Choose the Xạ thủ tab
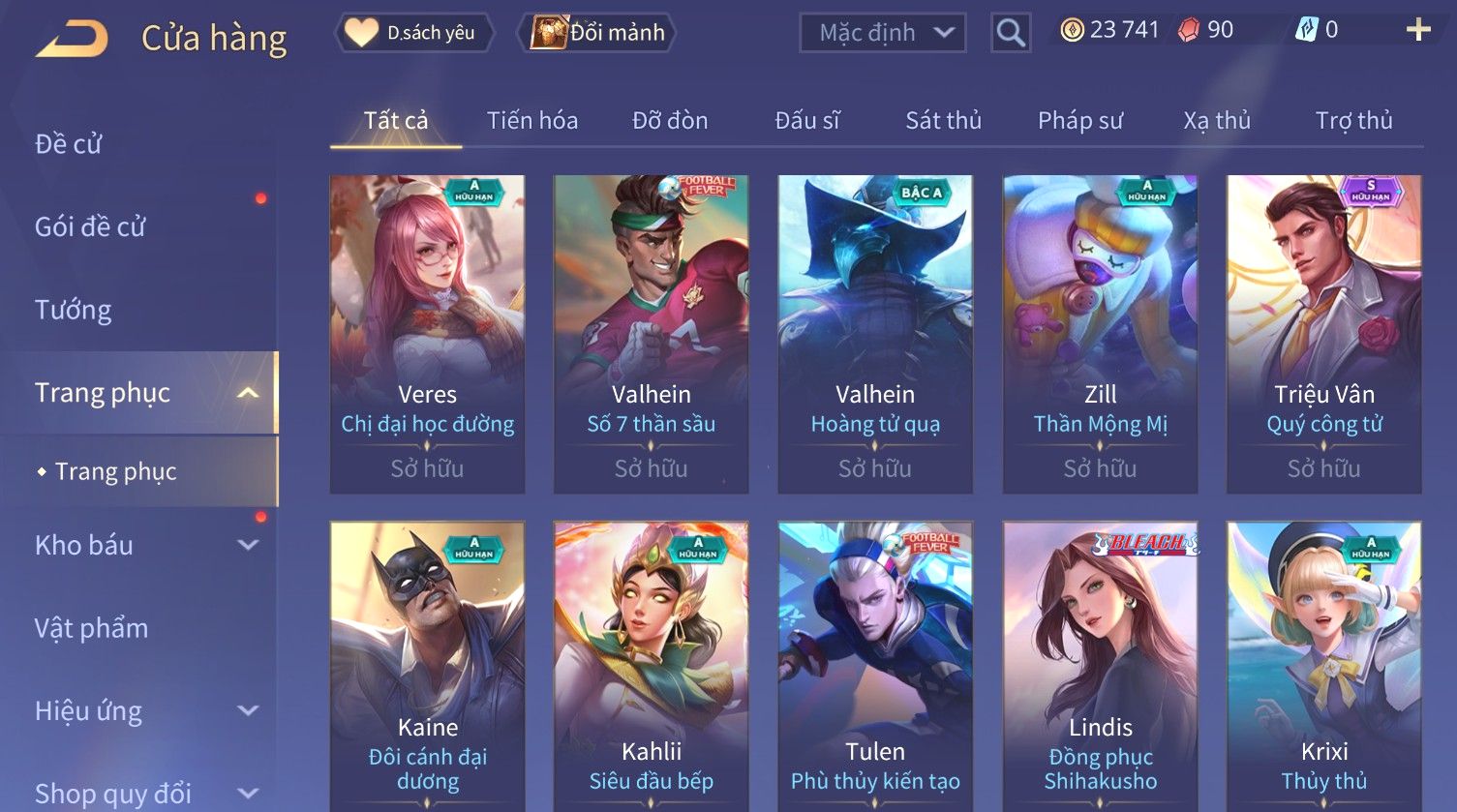 point(1217,121)
